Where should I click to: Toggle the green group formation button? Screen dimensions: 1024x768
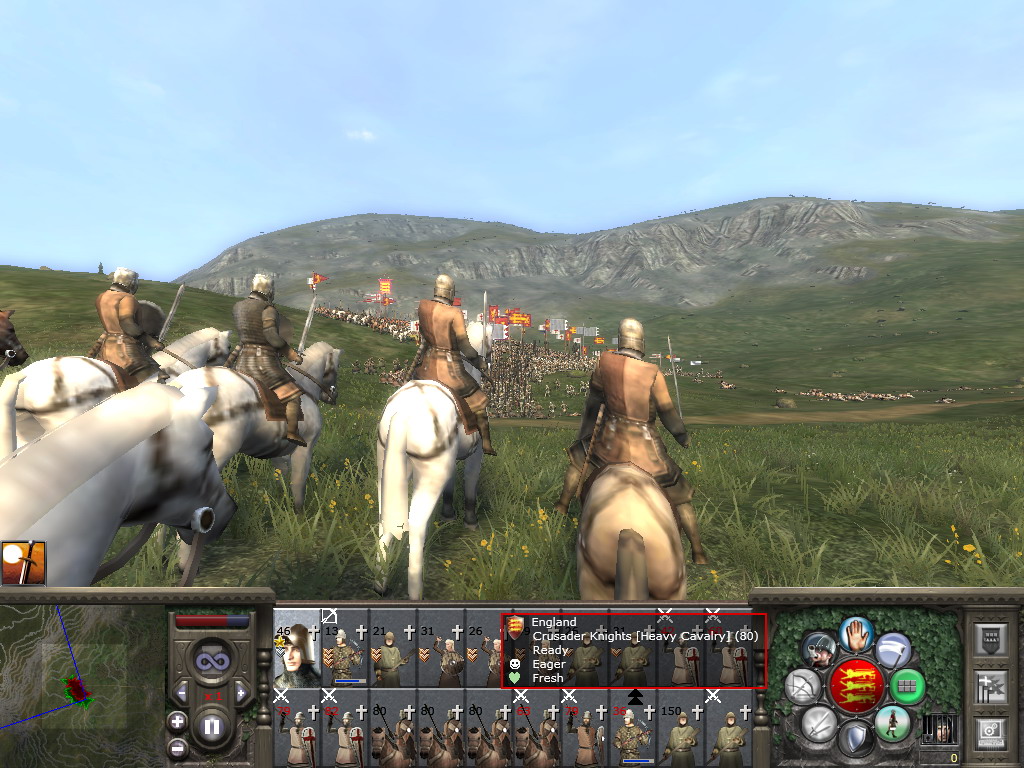[908, 687]
